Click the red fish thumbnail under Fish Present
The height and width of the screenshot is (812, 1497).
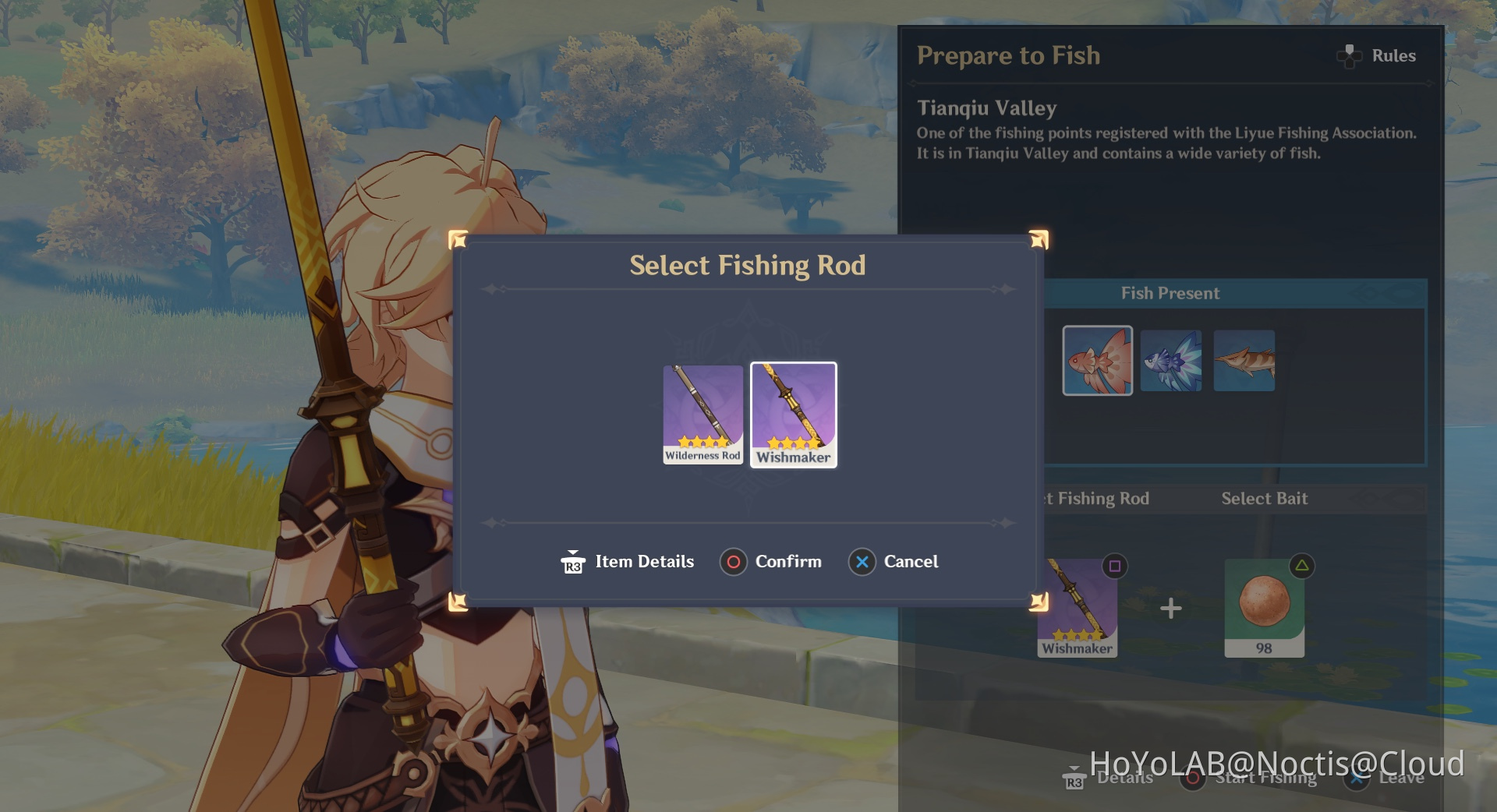pos(1097,360)
